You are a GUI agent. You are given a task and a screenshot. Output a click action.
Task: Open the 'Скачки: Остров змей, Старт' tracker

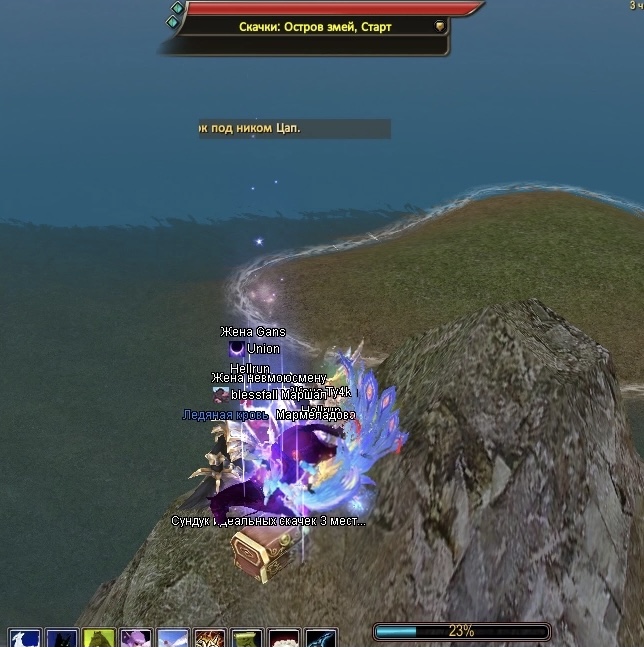315,27
